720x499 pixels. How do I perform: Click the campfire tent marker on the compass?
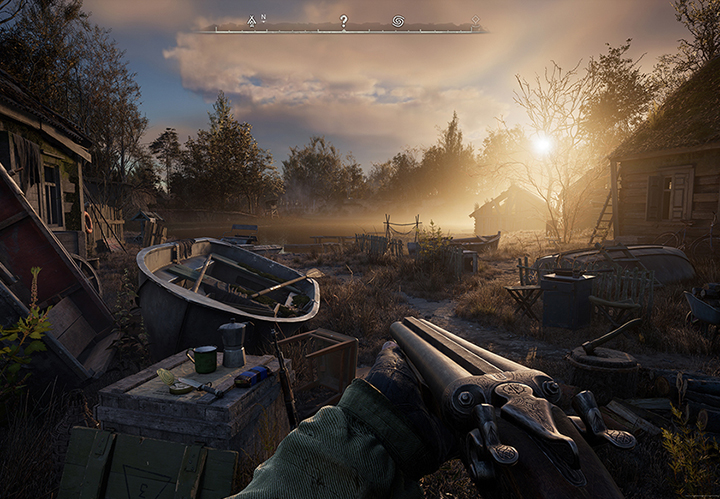(x=252, y=20)
